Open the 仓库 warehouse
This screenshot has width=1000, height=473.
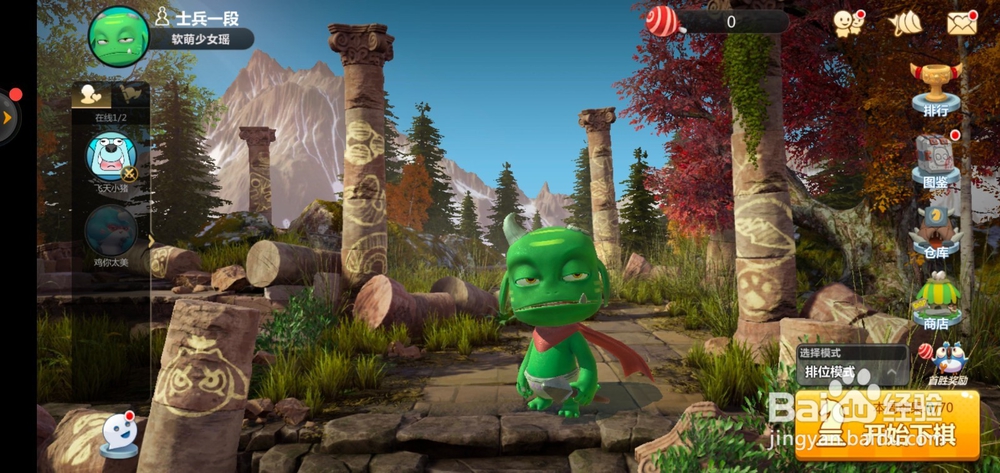point(936,232)
